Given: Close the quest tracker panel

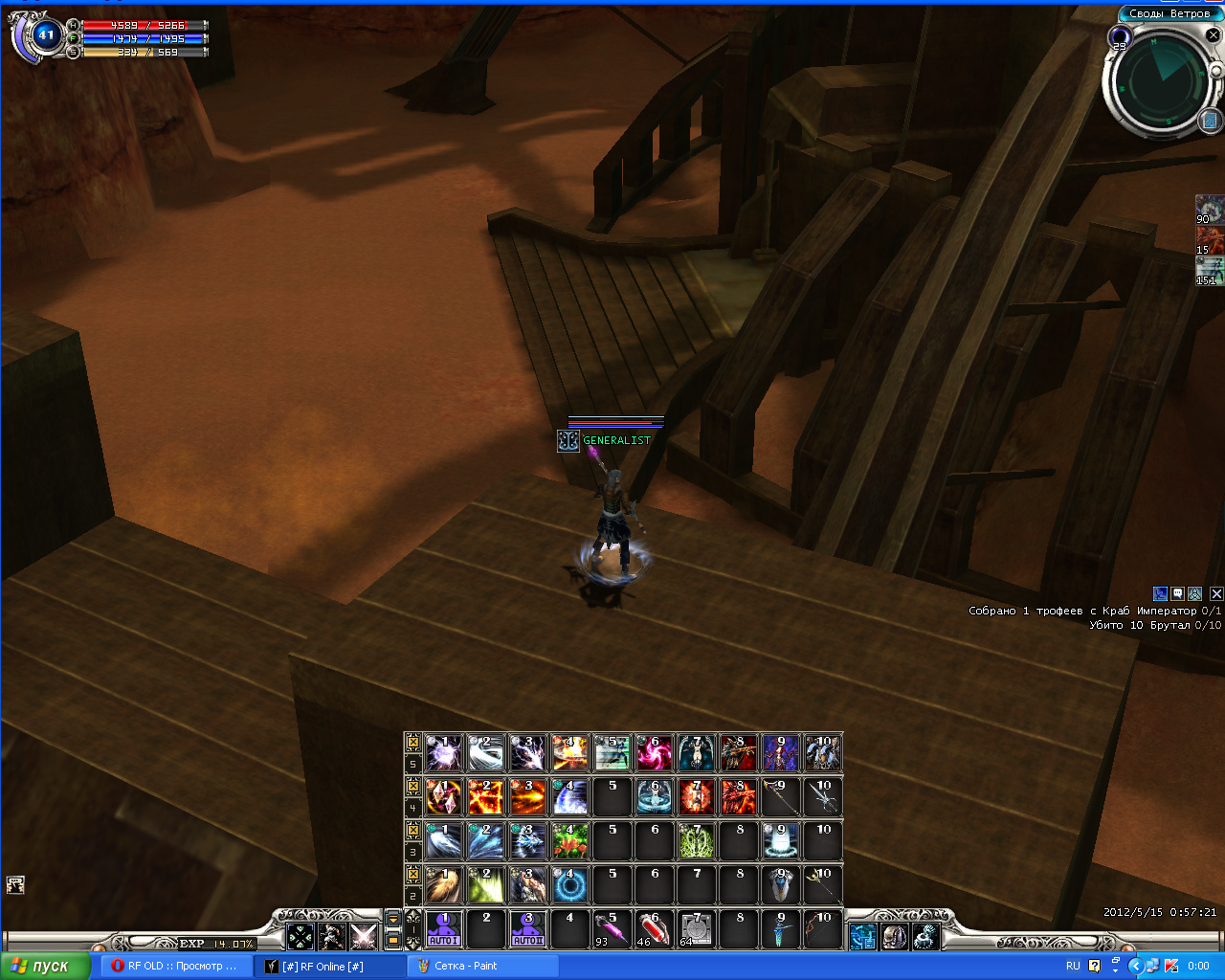Looking at the screenshot, I should (1216, 593).
